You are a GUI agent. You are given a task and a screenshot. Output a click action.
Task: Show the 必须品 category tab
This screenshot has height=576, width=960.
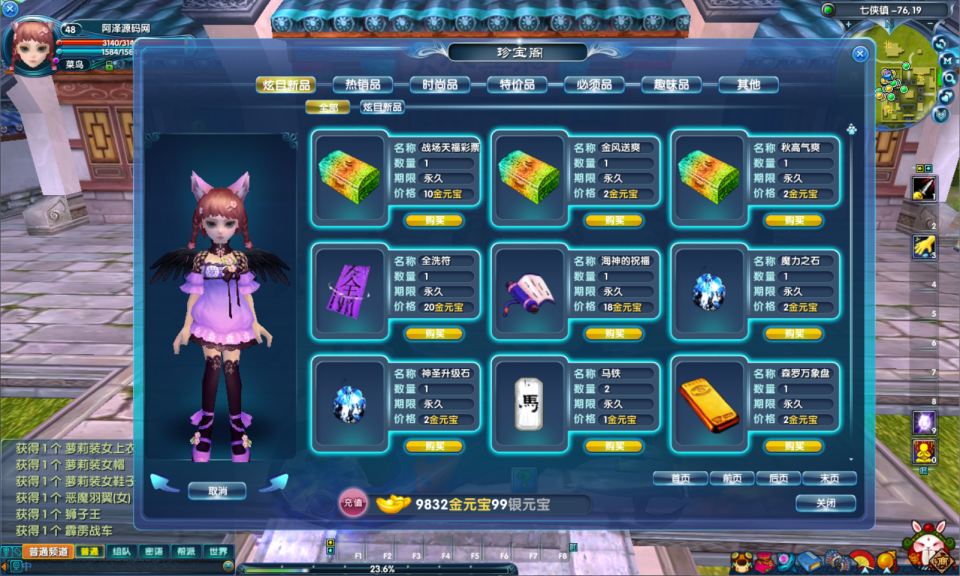tap(594, 85)
